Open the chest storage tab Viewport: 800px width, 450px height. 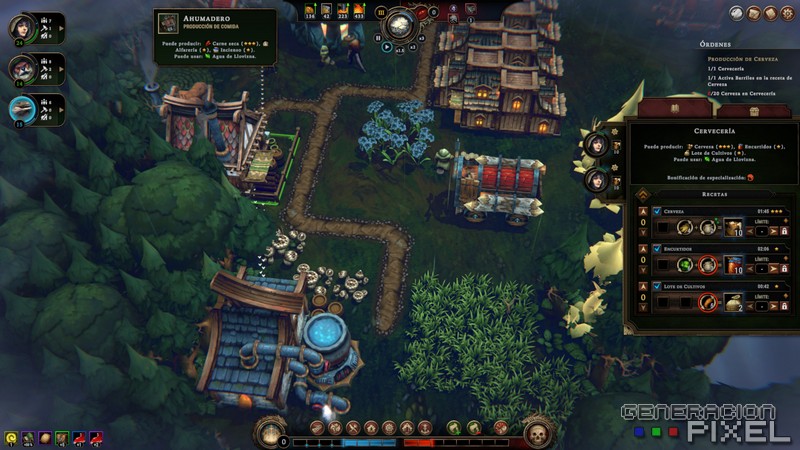click(x=753, y=109)
